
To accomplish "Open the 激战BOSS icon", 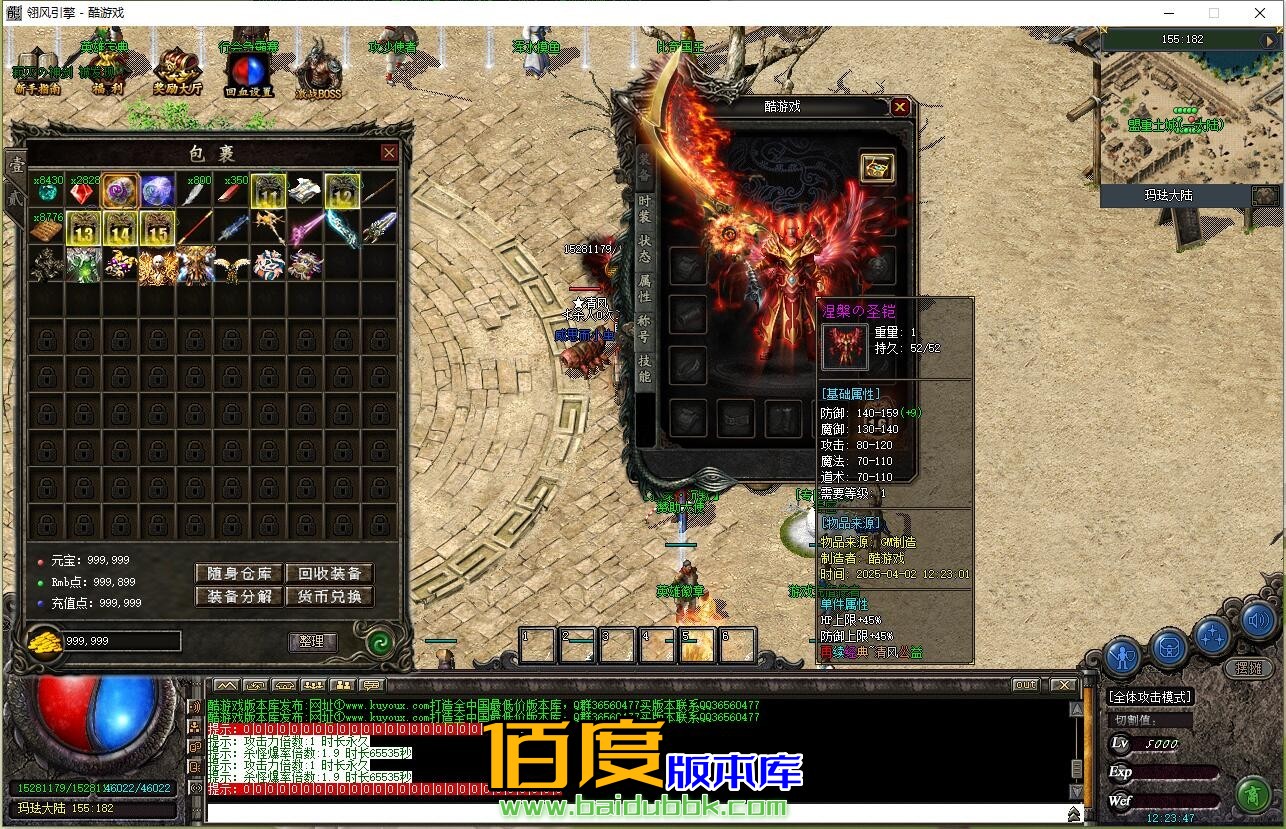I will (318, 71).
